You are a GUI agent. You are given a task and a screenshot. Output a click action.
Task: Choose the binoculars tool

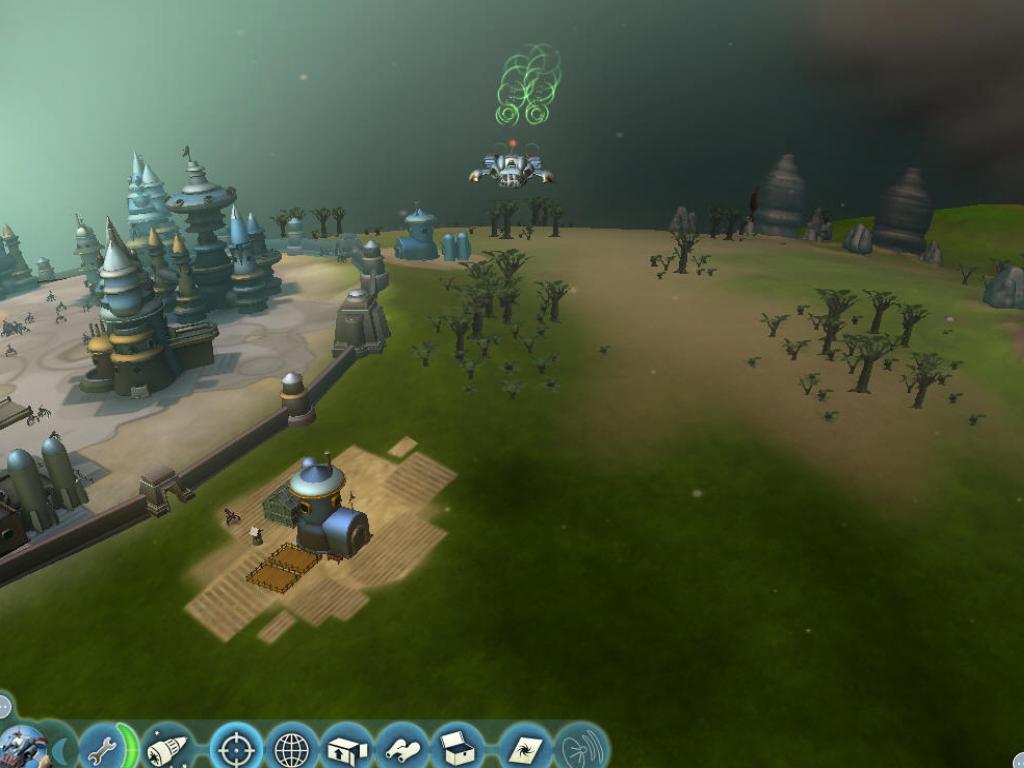pyautogui.click(x=402, y=748)
